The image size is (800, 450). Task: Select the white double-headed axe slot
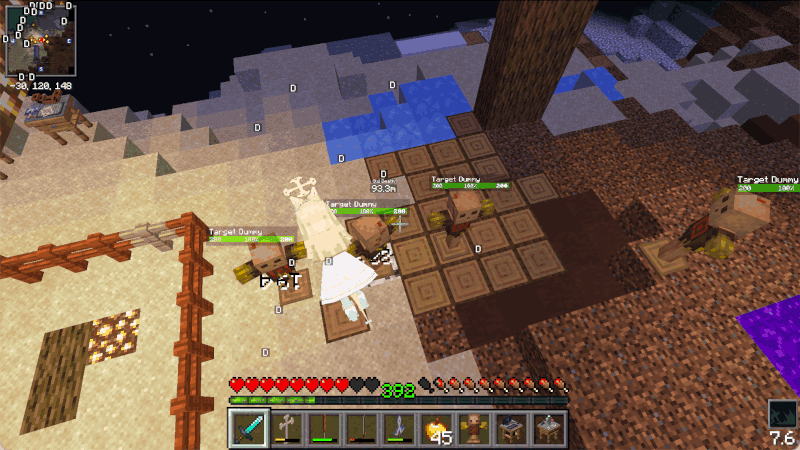tap(287, 427)
